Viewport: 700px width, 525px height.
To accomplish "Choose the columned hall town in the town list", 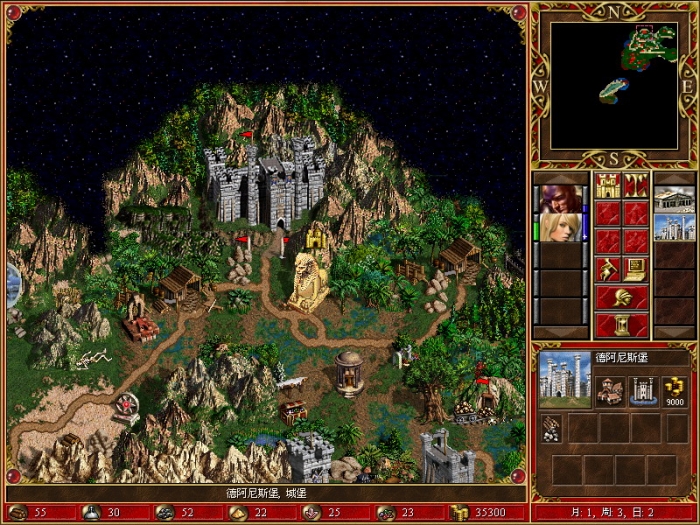I will [x=673, y=199].
